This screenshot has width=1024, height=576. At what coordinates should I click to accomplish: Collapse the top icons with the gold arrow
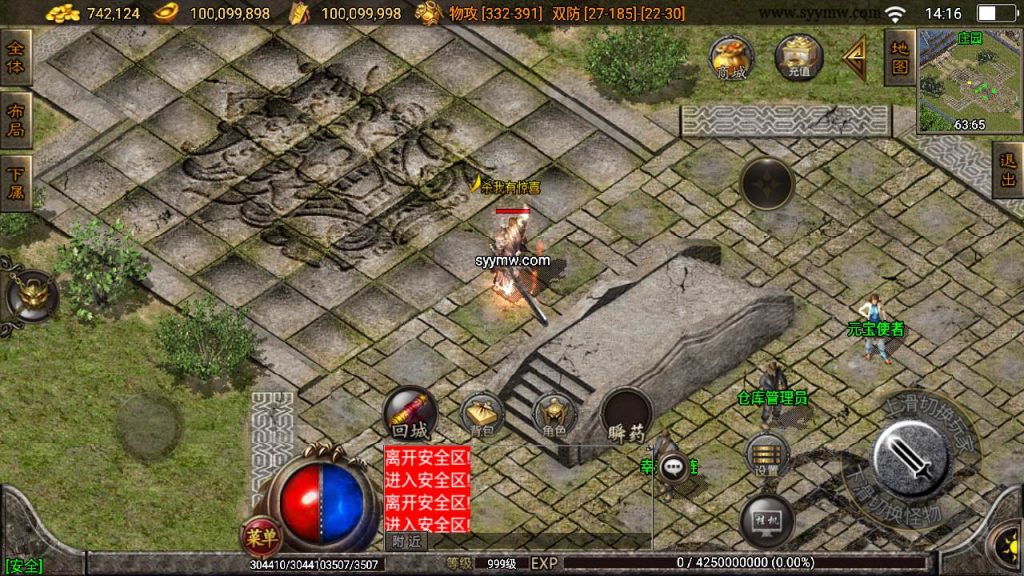[855, 59]
